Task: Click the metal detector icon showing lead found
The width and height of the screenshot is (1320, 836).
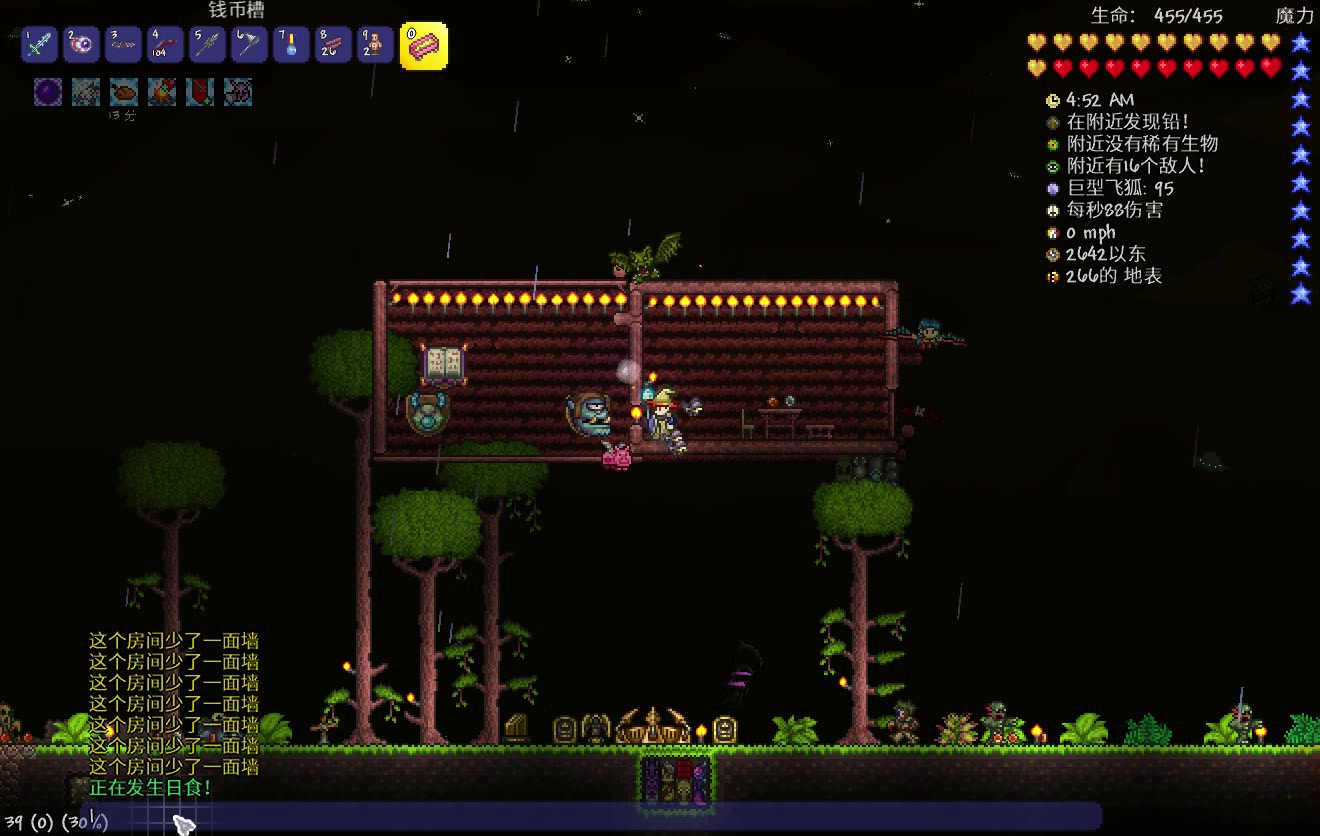Action: (x=1052, y=122)
